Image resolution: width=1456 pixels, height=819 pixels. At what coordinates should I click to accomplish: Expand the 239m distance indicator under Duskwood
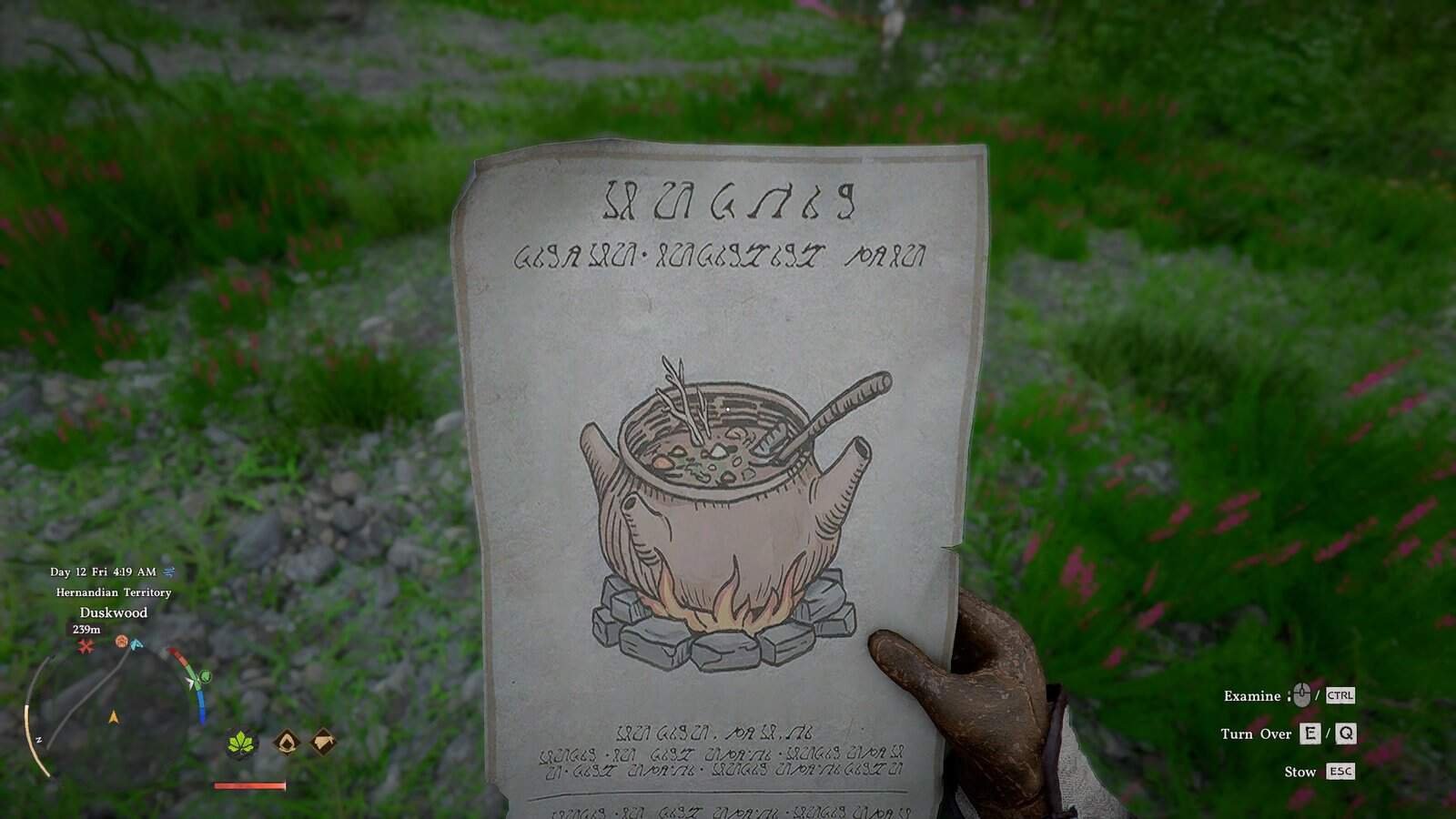pyautogui.click(x=86, y=629)
